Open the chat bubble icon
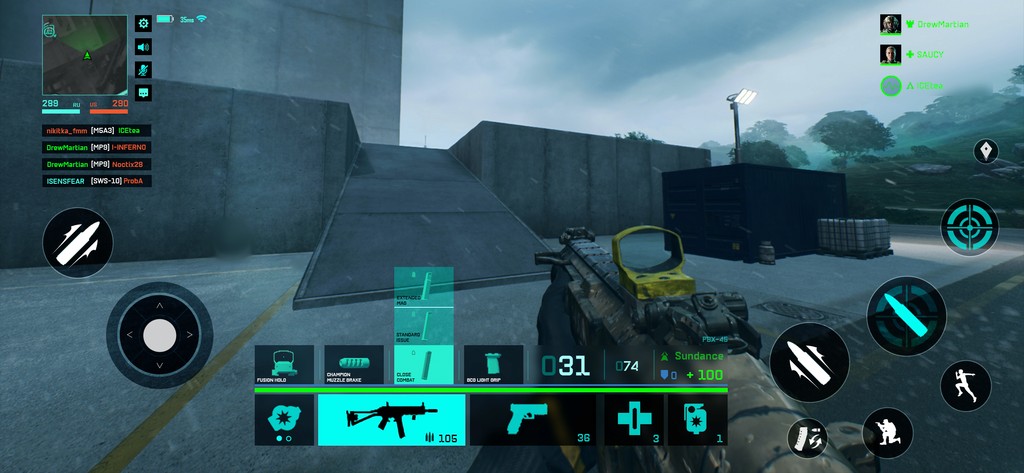Image resolution: width=1024 pixels, height=473 pixels. pyautogui.click(x=143, y=93)
